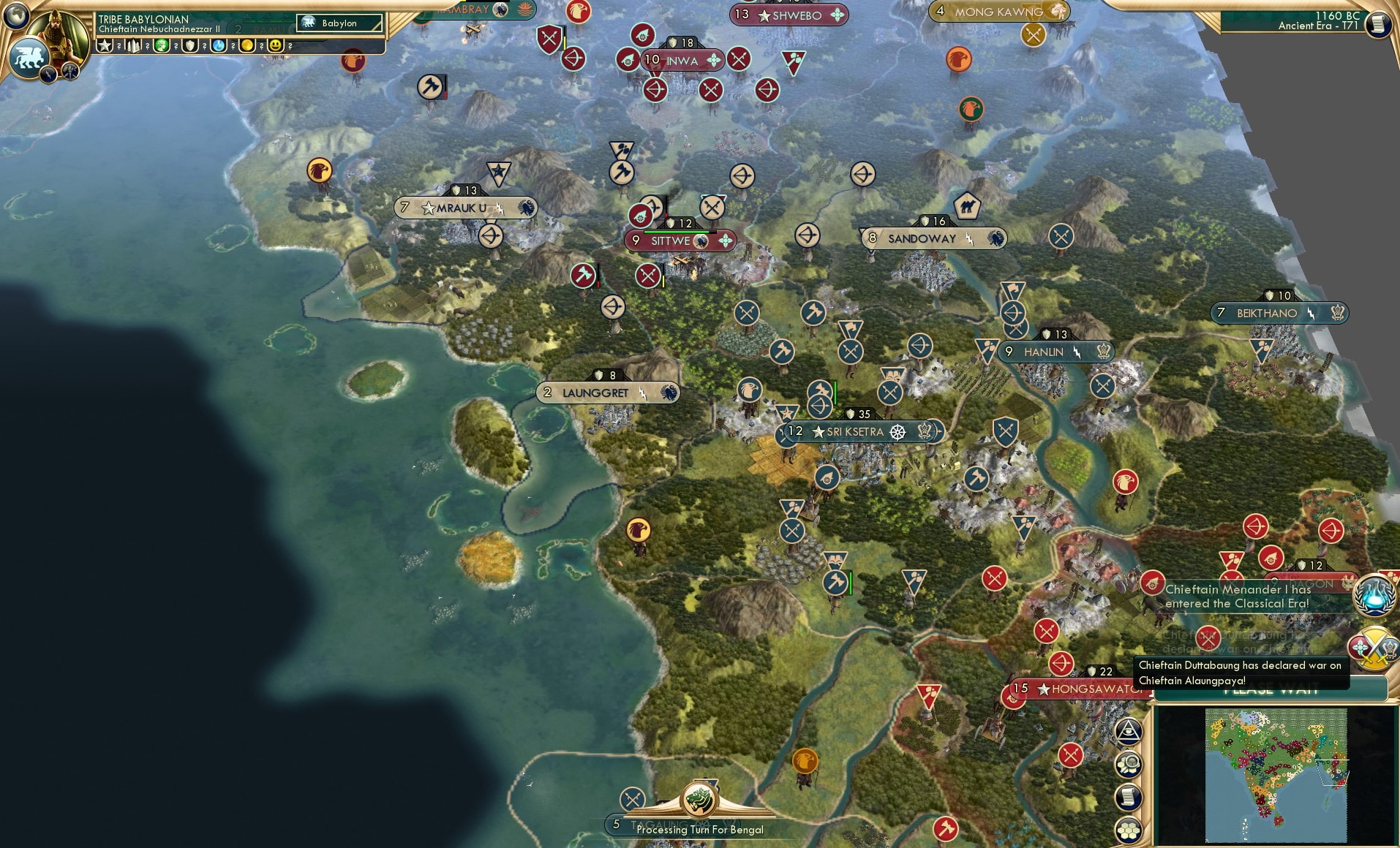Open the circular menu button at top right
Image resolution: width=1400 pixels, height=848 pixels.
click(1378, 23)
